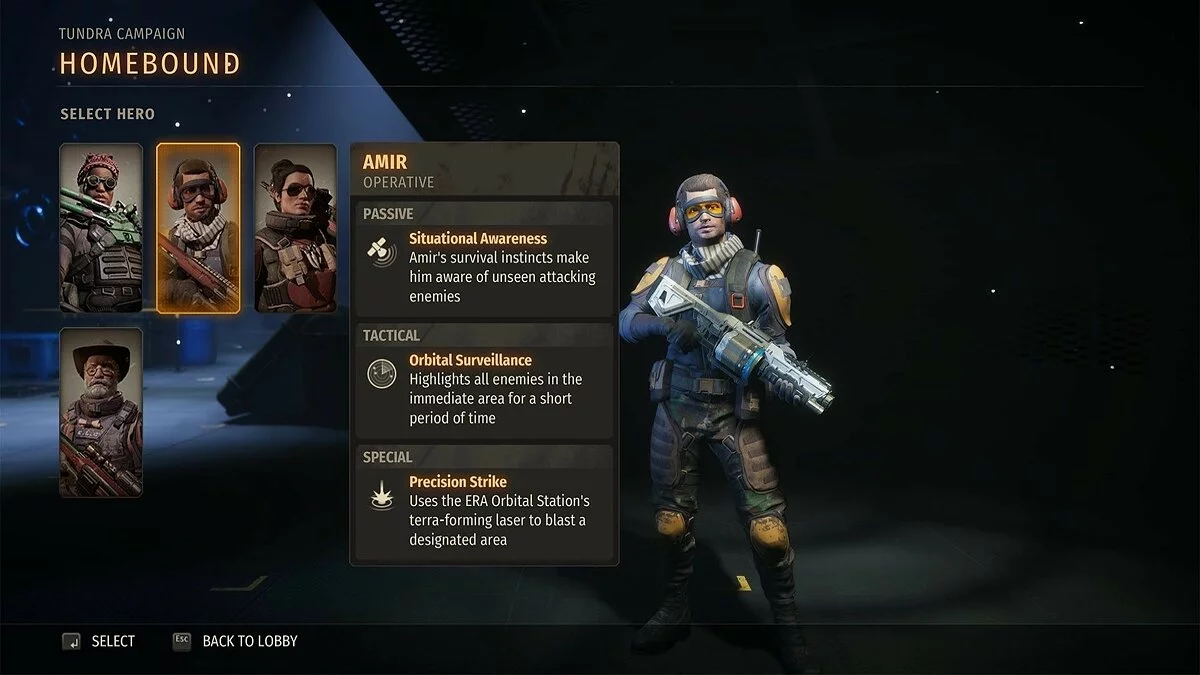Pick the woman hero with sunglasses
This screenshot has height=675, width=1200.
[295, 228]
